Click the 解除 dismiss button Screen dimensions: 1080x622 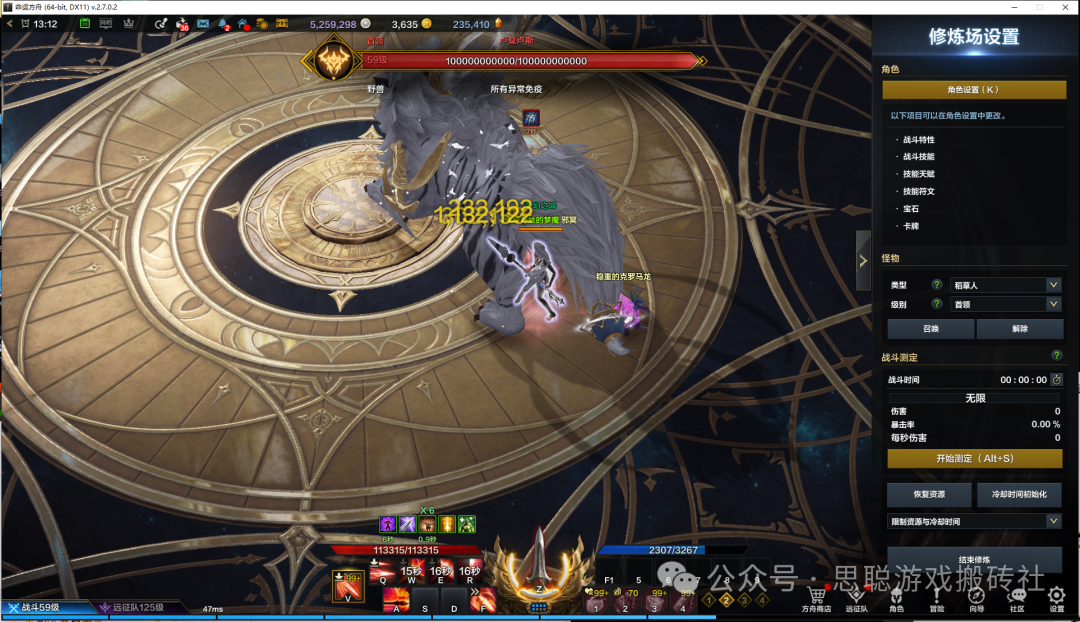point(1019,329)
